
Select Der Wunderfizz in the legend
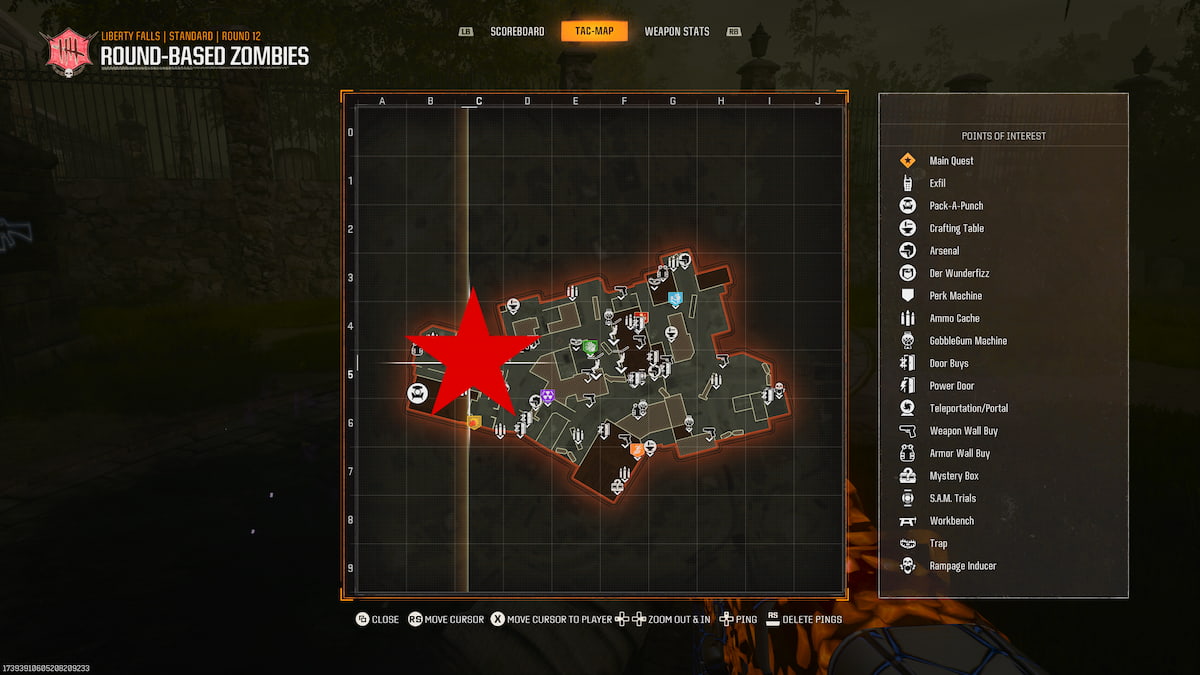[x=959, y=273]
